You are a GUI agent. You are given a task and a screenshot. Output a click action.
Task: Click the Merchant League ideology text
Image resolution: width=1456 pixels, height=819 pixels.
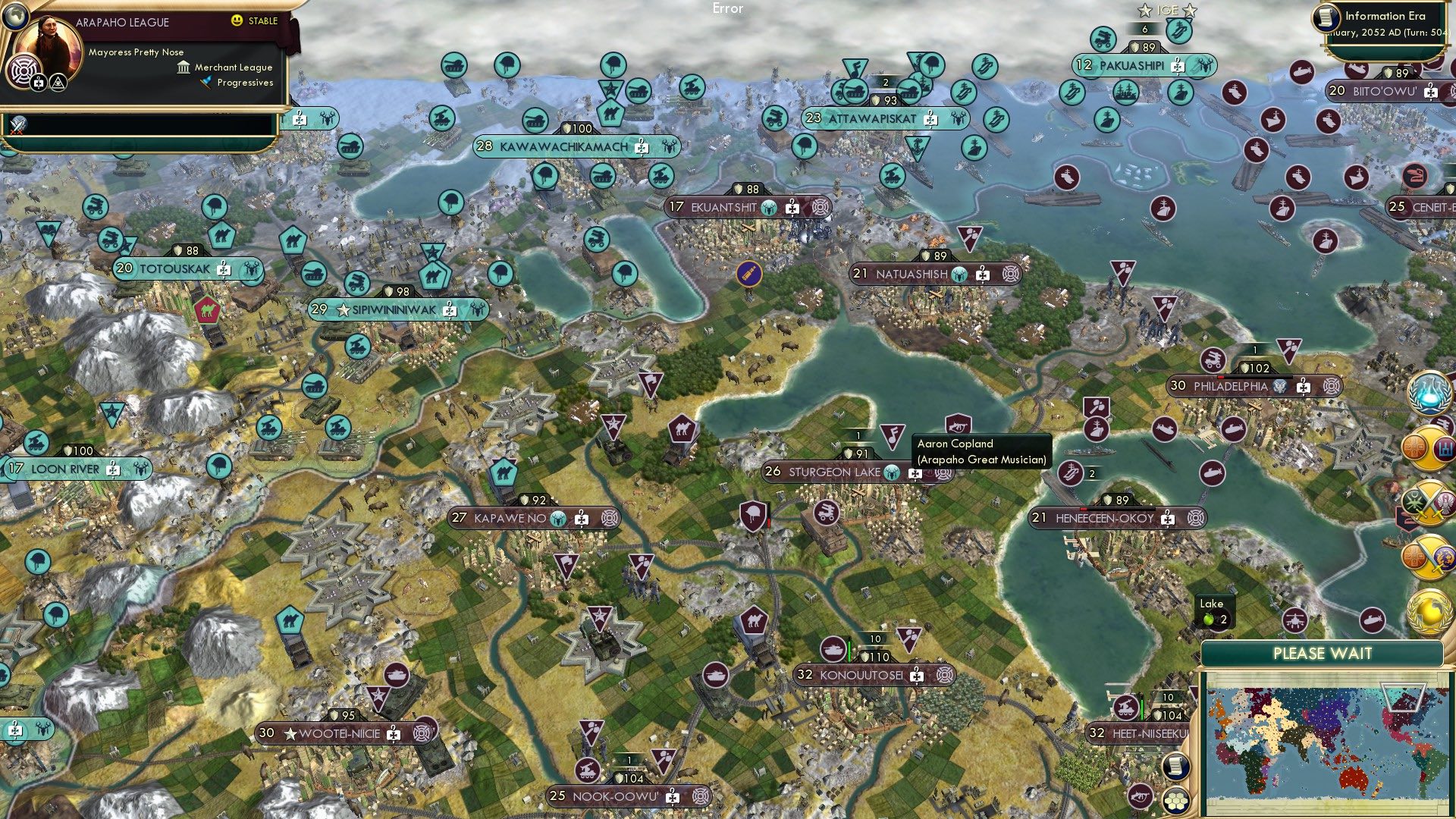pos(234,67)
